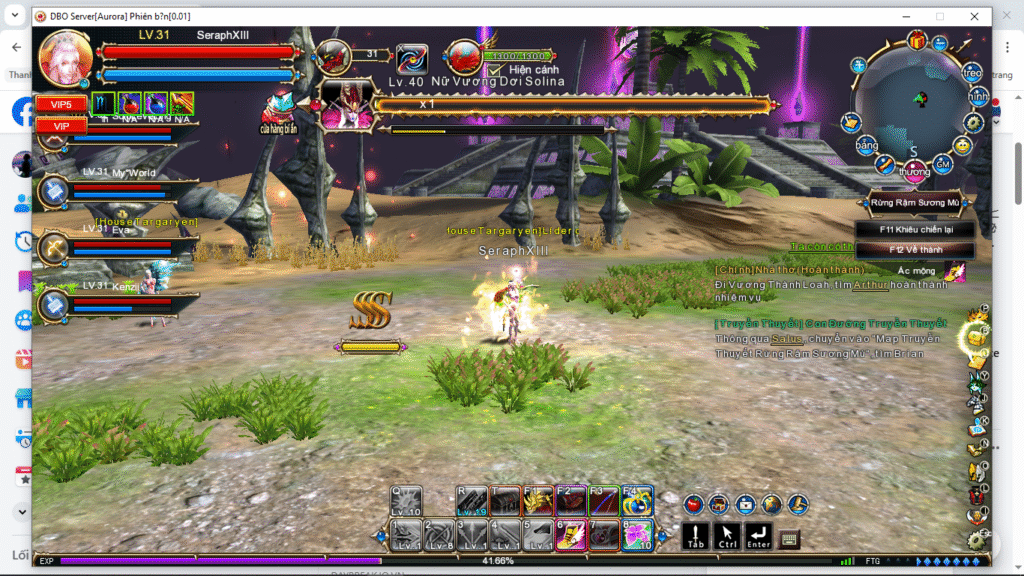Use the pink flower item in slot 8
1024x576 pixels.
(637, 534)
